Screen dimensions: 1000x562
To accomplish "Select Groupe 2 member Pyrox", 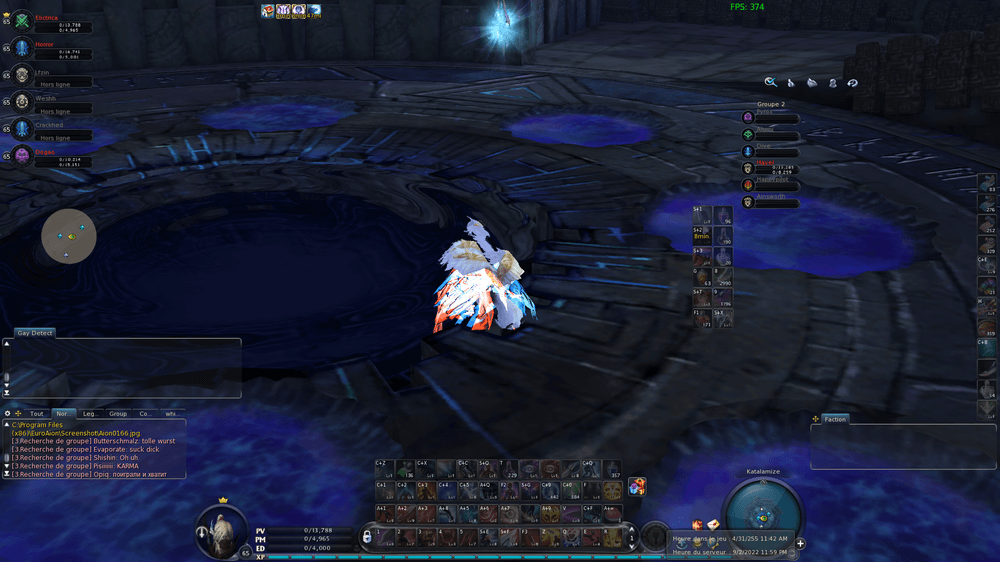I will (x=772, y=118).
